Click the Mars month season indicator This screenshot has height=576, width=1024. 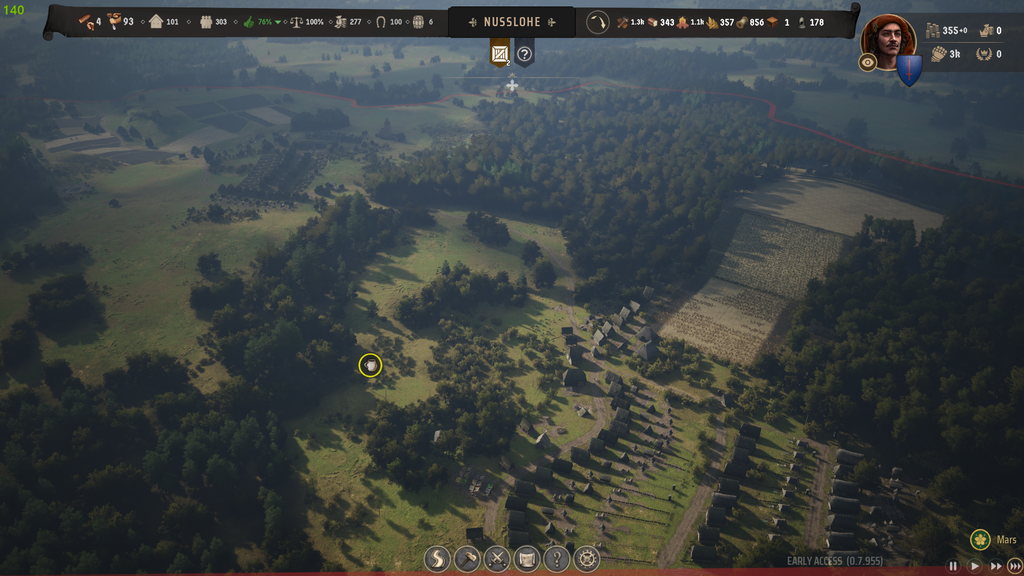click(994, 540)
